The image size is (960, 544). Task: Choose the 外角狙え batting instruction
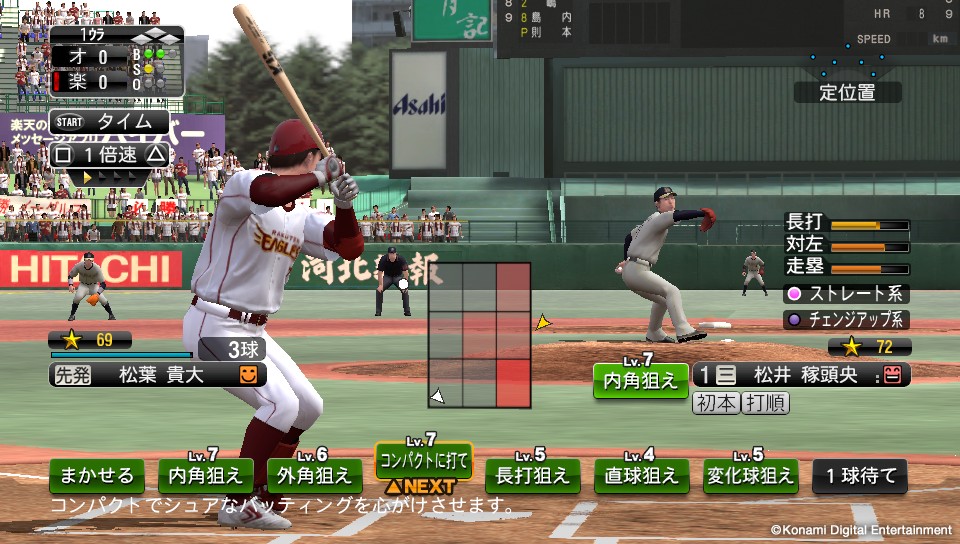pyautogui.click(x=314, y=476)
